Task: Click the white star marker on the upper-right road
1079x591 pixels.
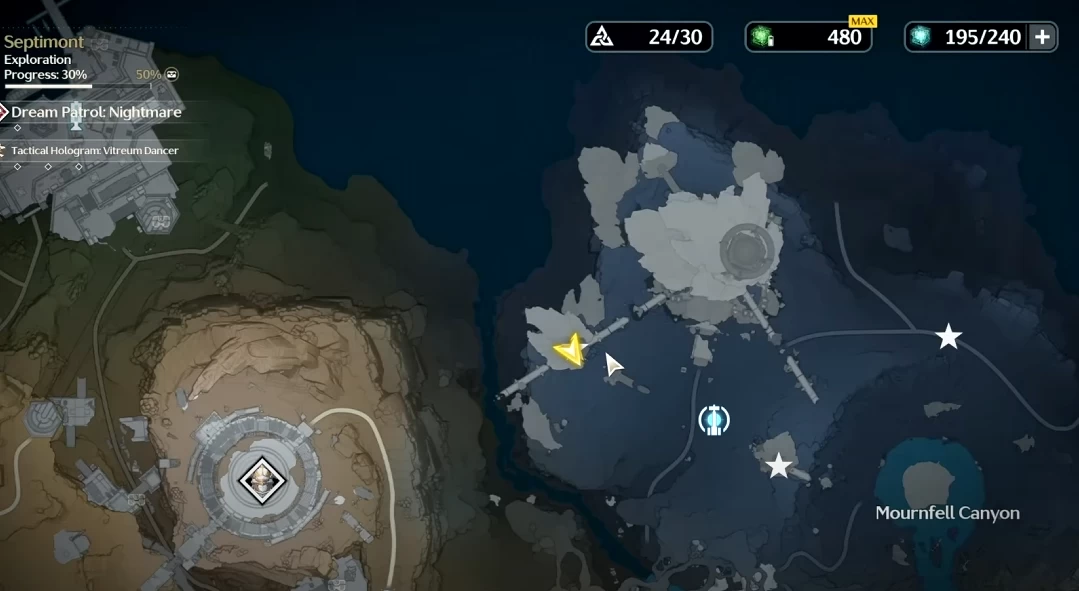Action: tap(948, 337)
